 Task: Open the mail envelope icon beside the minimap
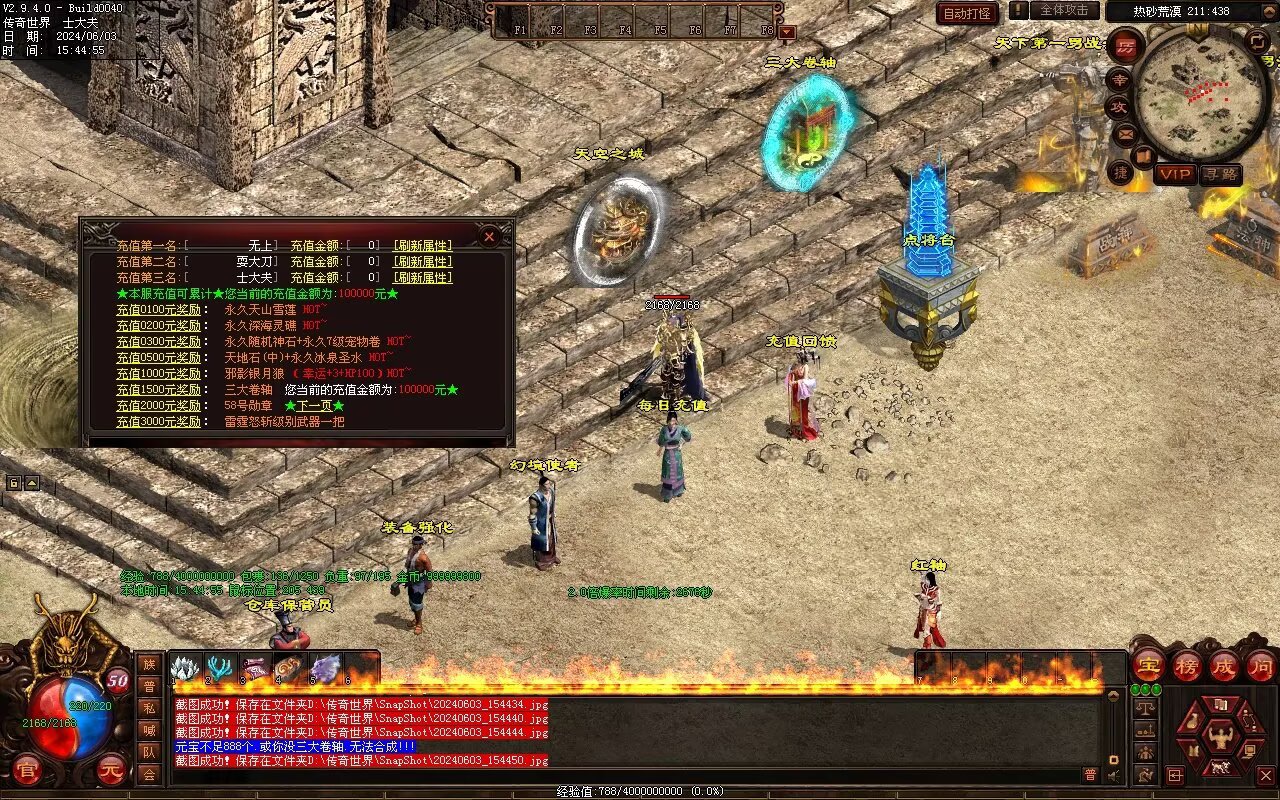pos(1126,133)
